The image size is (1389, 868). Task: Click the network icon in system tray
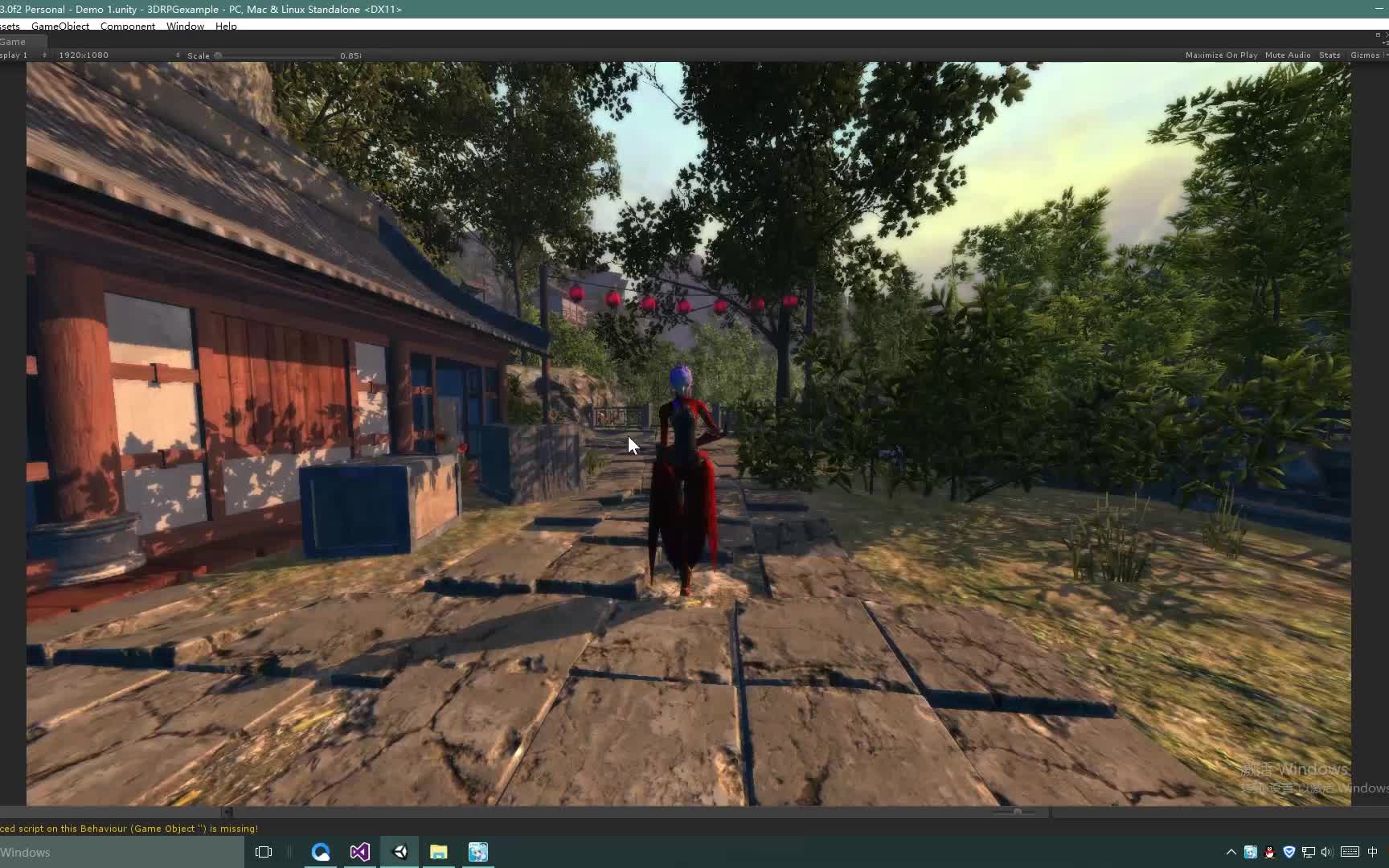(1308, 852)
